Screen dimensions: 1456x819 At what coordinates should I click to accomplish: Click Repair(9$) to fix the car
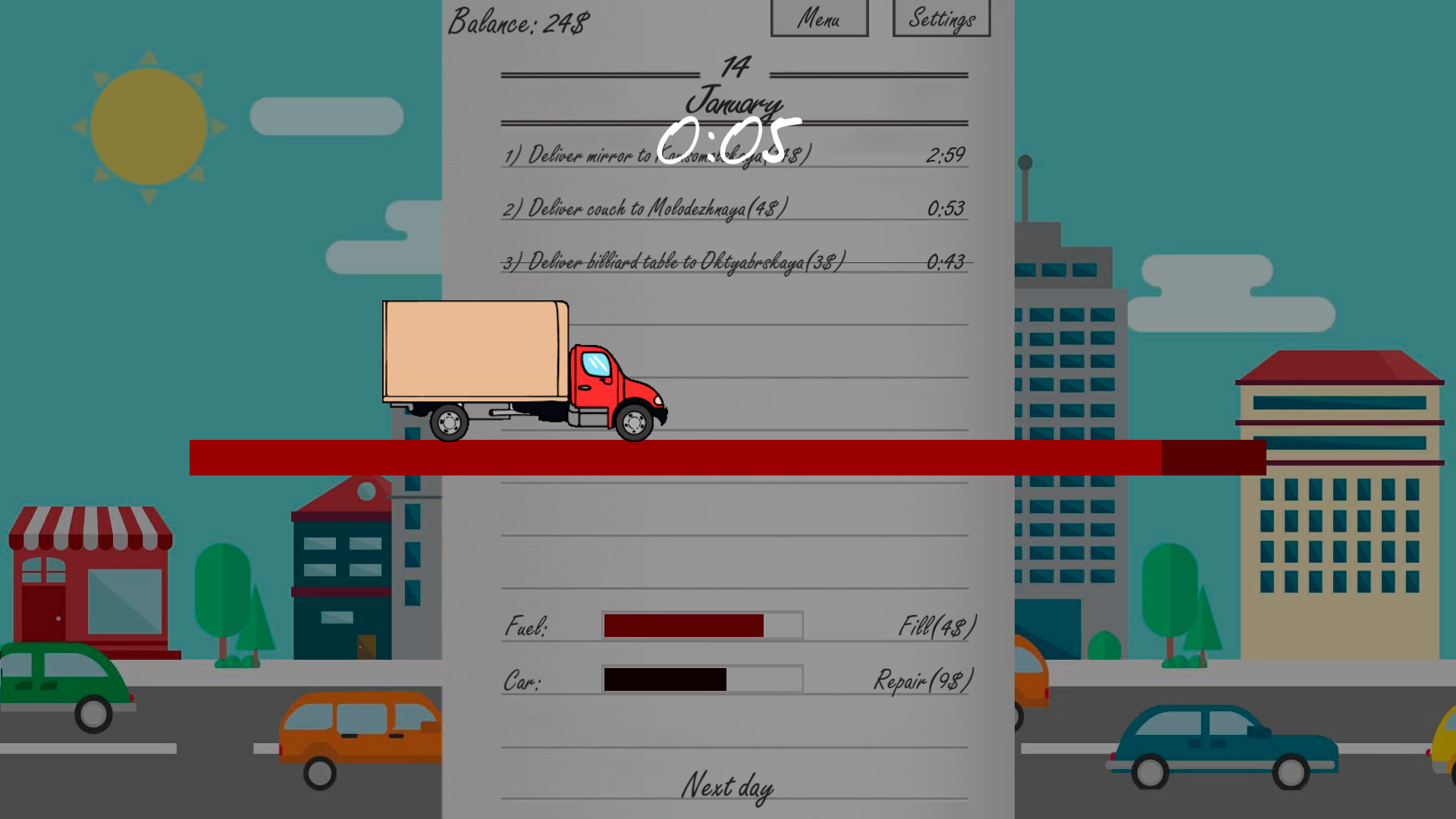(x=921, y=680)
